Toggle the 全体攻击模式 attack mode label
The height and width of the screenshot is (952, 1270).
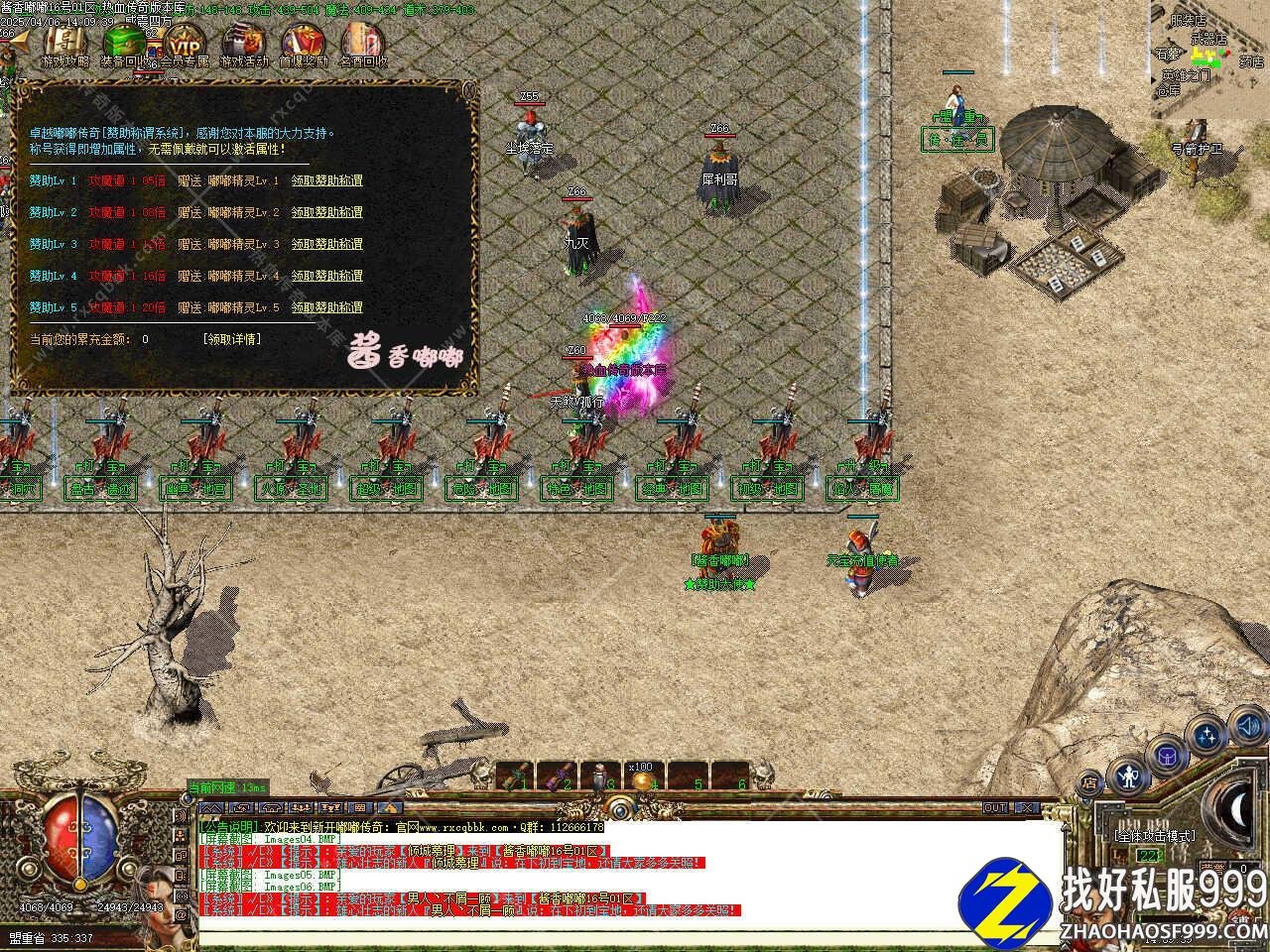(x=1155, y=836)
